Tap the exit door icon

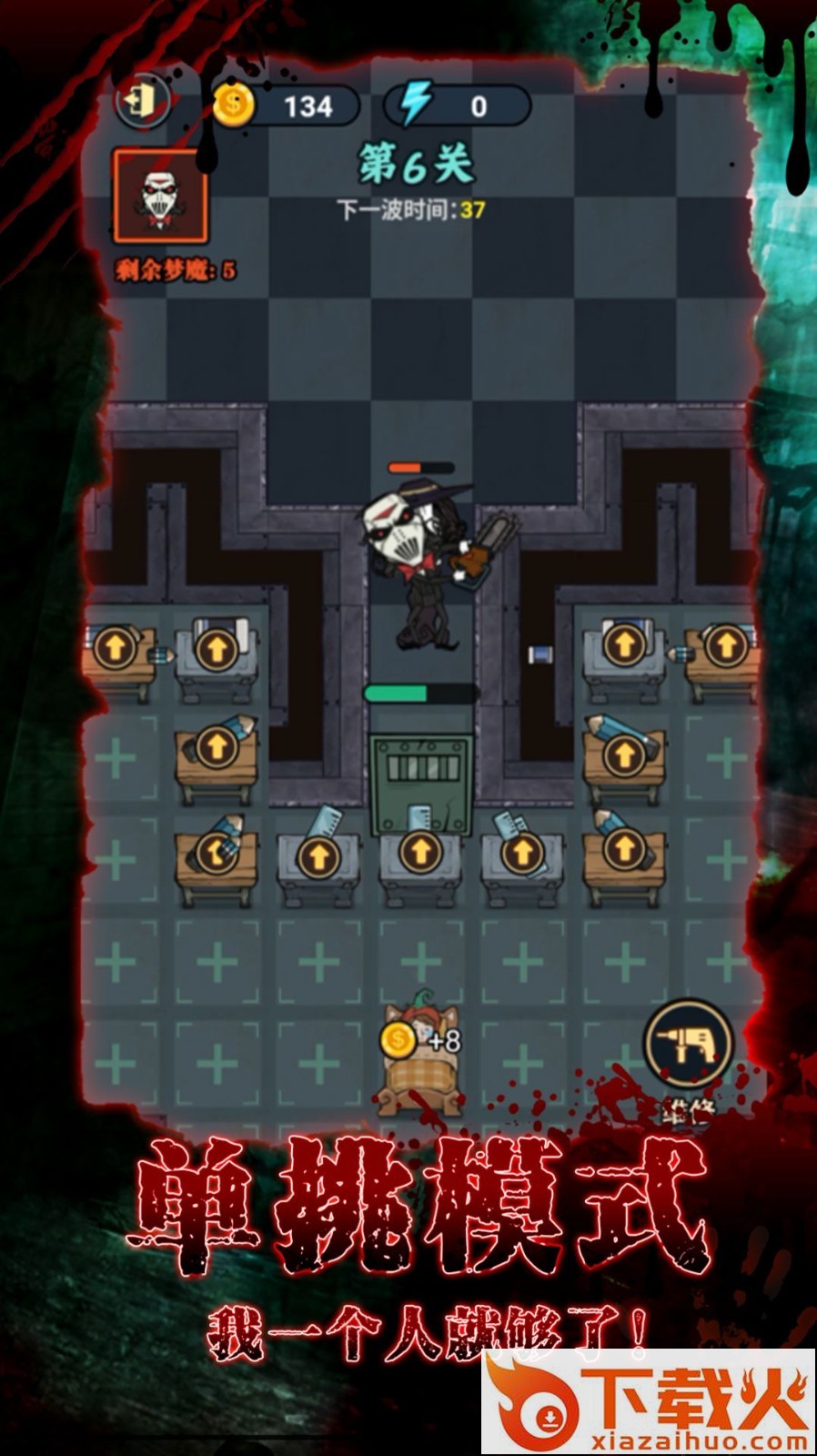pyautogui.click(x=143, y=100)
